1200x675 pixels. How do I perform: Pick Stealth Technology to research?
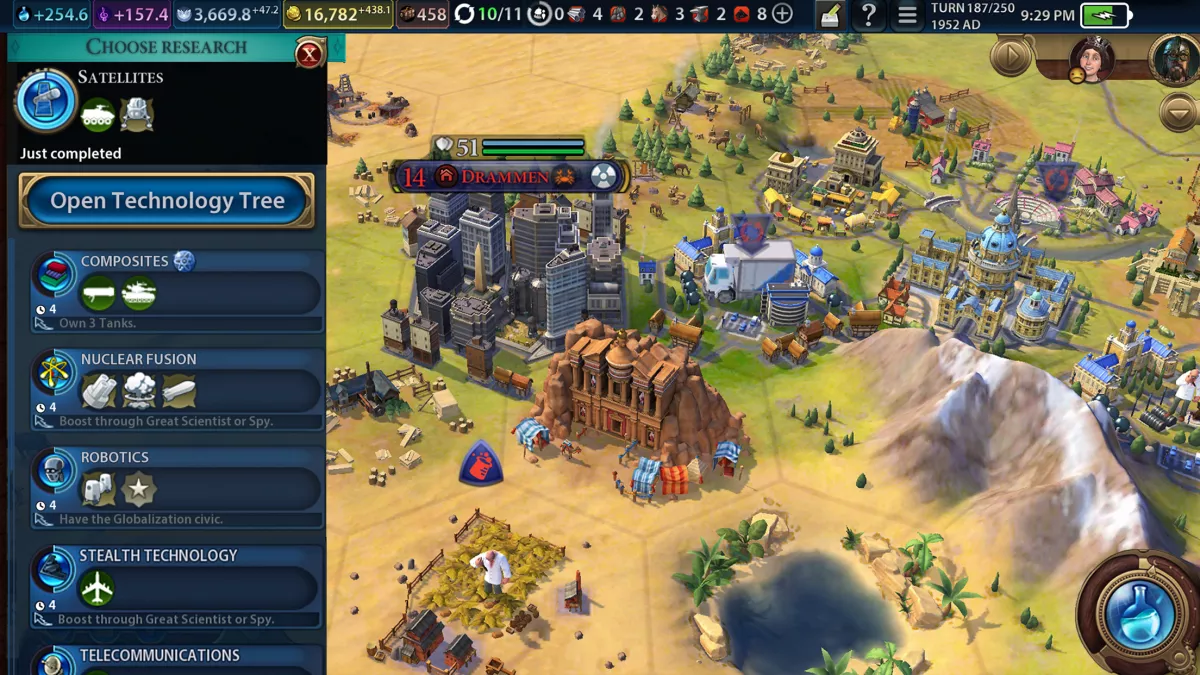click(177, 583)
